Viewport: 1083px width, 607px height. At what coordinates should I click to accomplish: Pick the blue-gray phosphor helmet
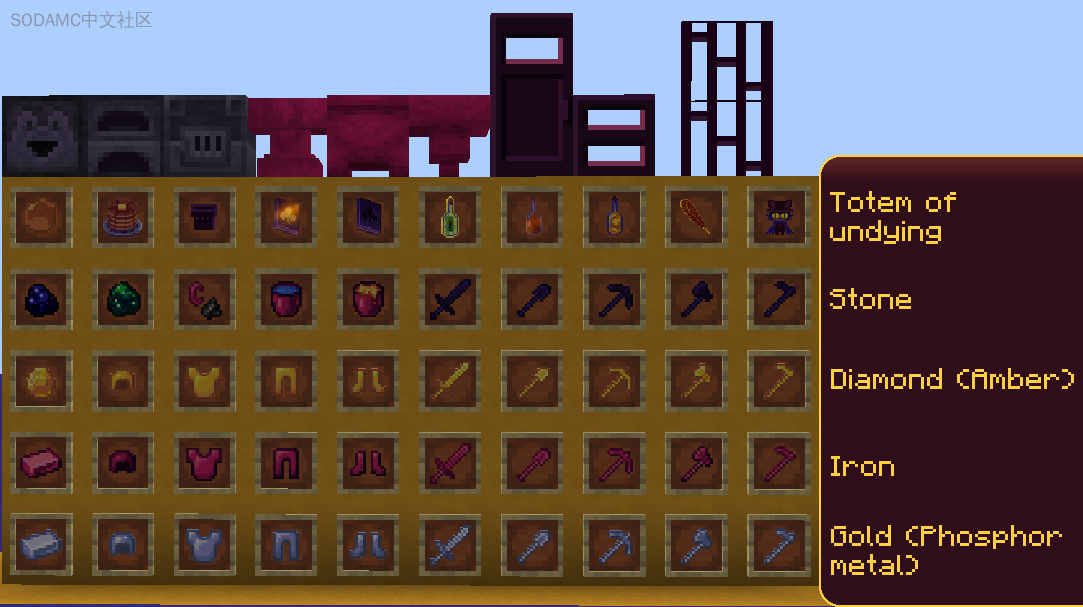click(123, 545)
